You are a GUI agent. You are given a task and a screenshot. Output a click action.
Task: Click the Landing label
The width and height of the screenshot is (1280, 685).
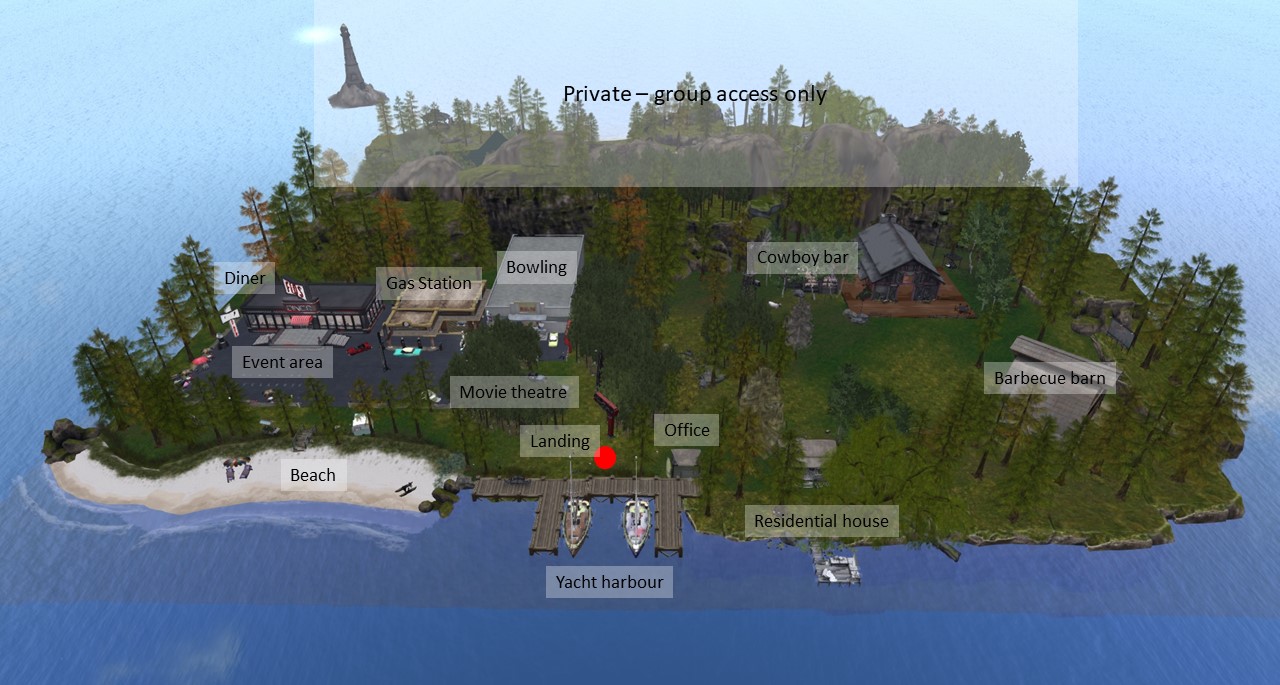click(x=559, y=441)
